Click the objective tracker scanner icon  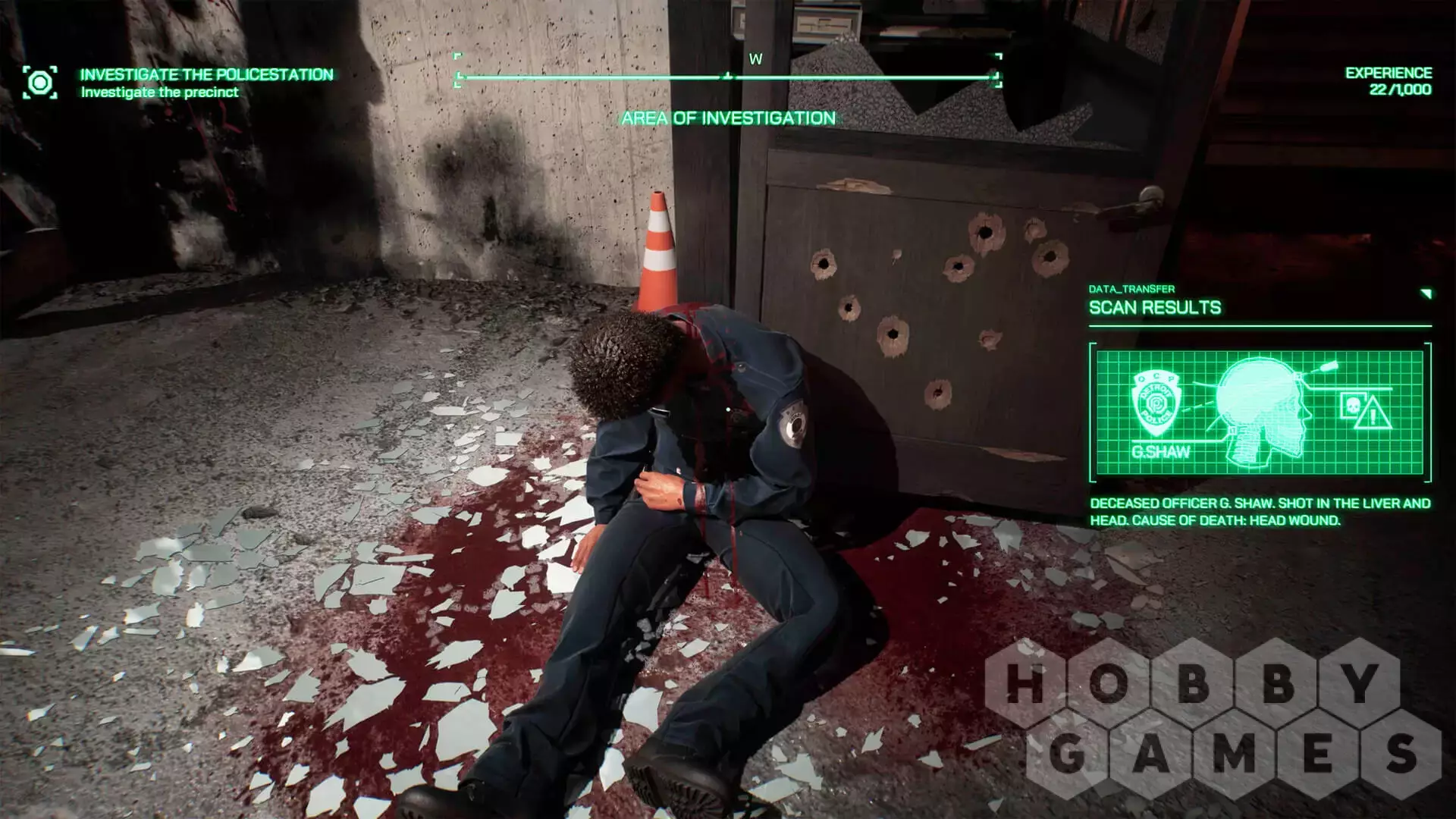[x=39, y=82]
